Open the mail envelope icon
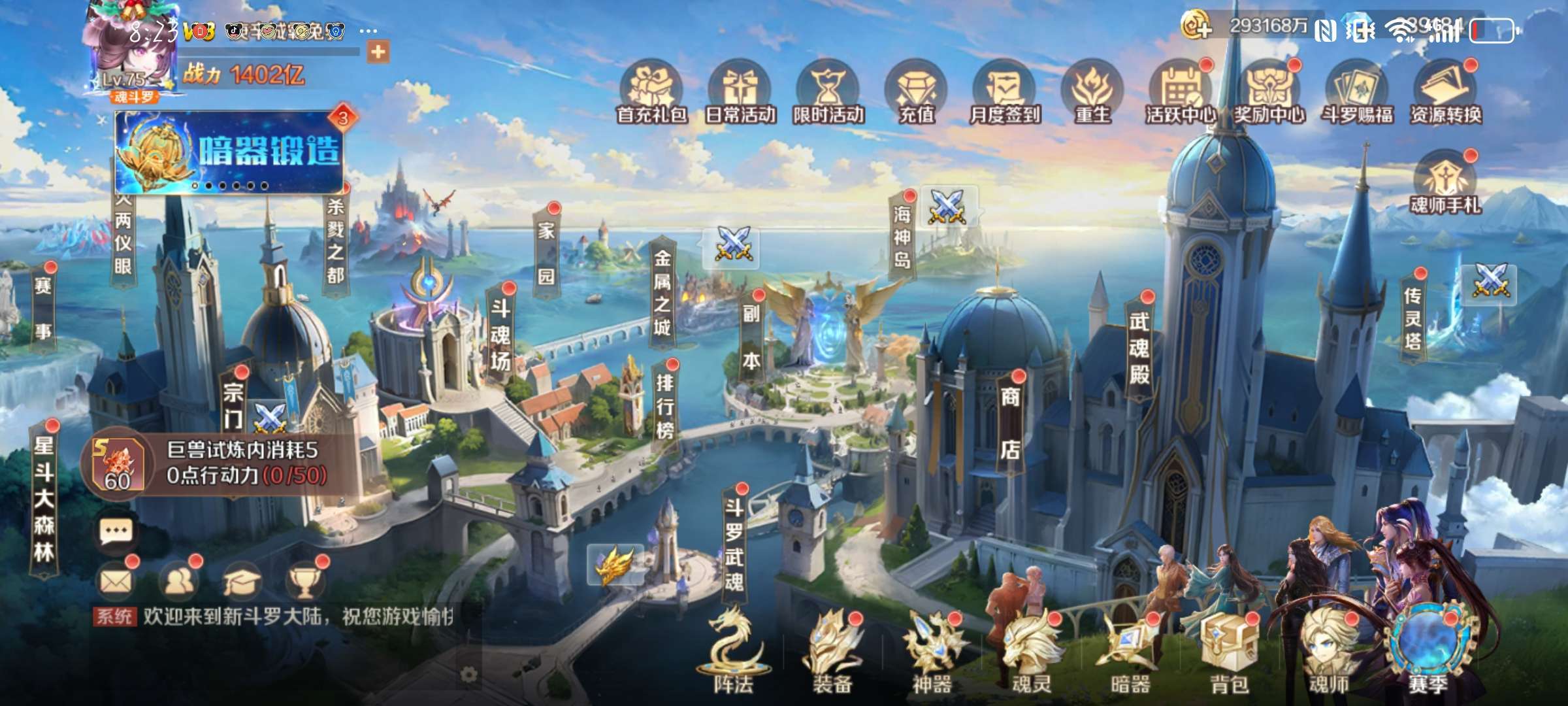Viewport: 1568px width, 706px height. [x=116, y=580]
